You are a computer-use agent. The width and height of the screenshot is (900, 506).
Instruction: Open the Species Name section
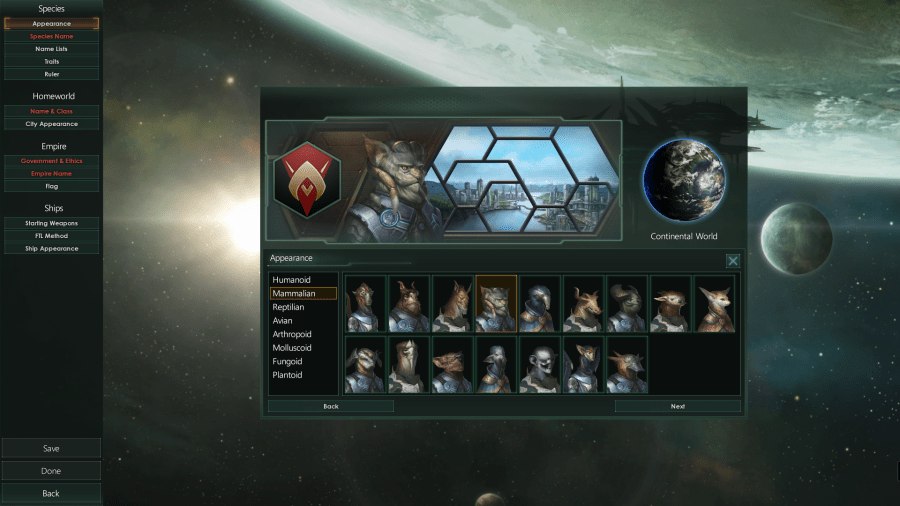point(51,36)
